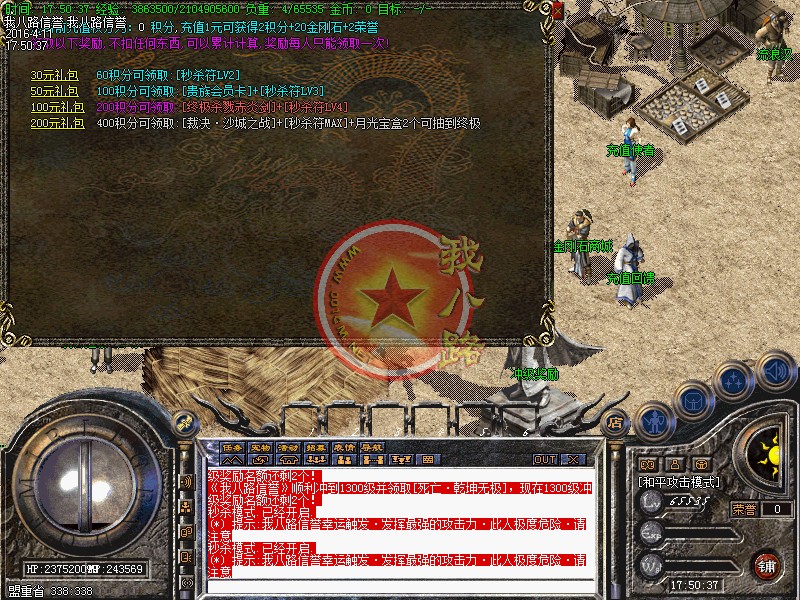Switch to the 活动 events tab
This screenshot has width=800, height=600.
(288, 447)
